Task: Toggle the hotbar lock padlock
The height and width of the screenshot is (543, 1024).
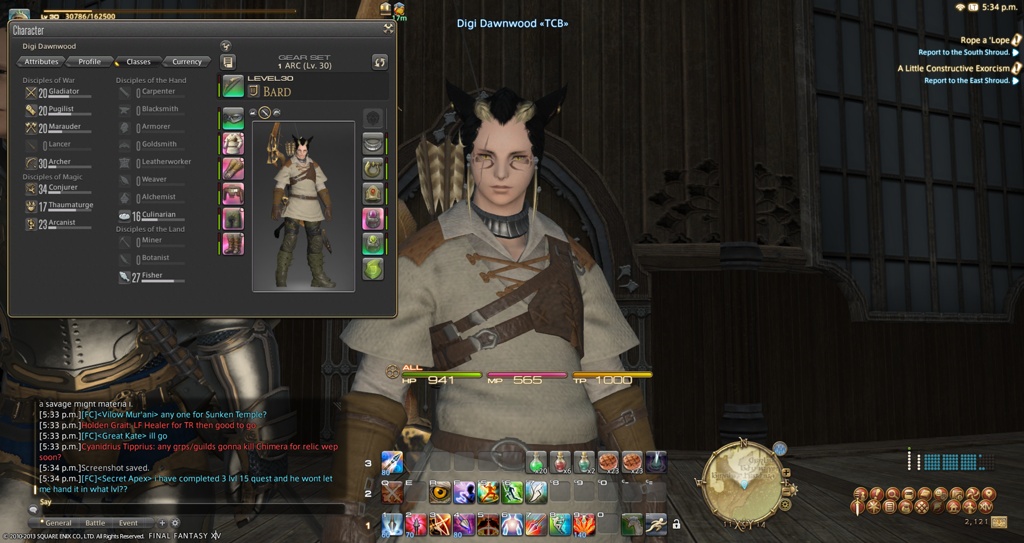Action: point(677,523)
